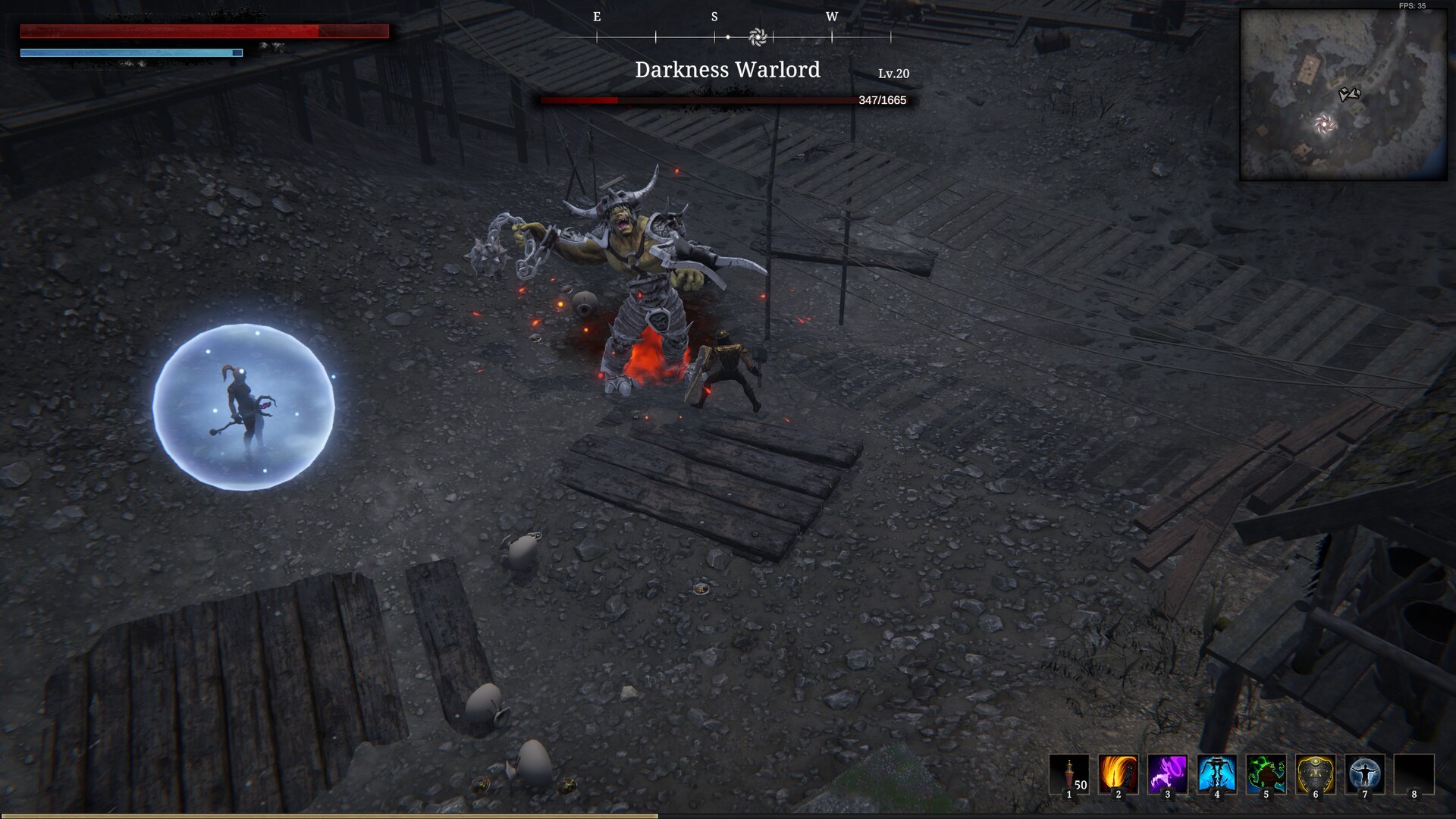
Task: Open the minimap
Action: 1343,95
